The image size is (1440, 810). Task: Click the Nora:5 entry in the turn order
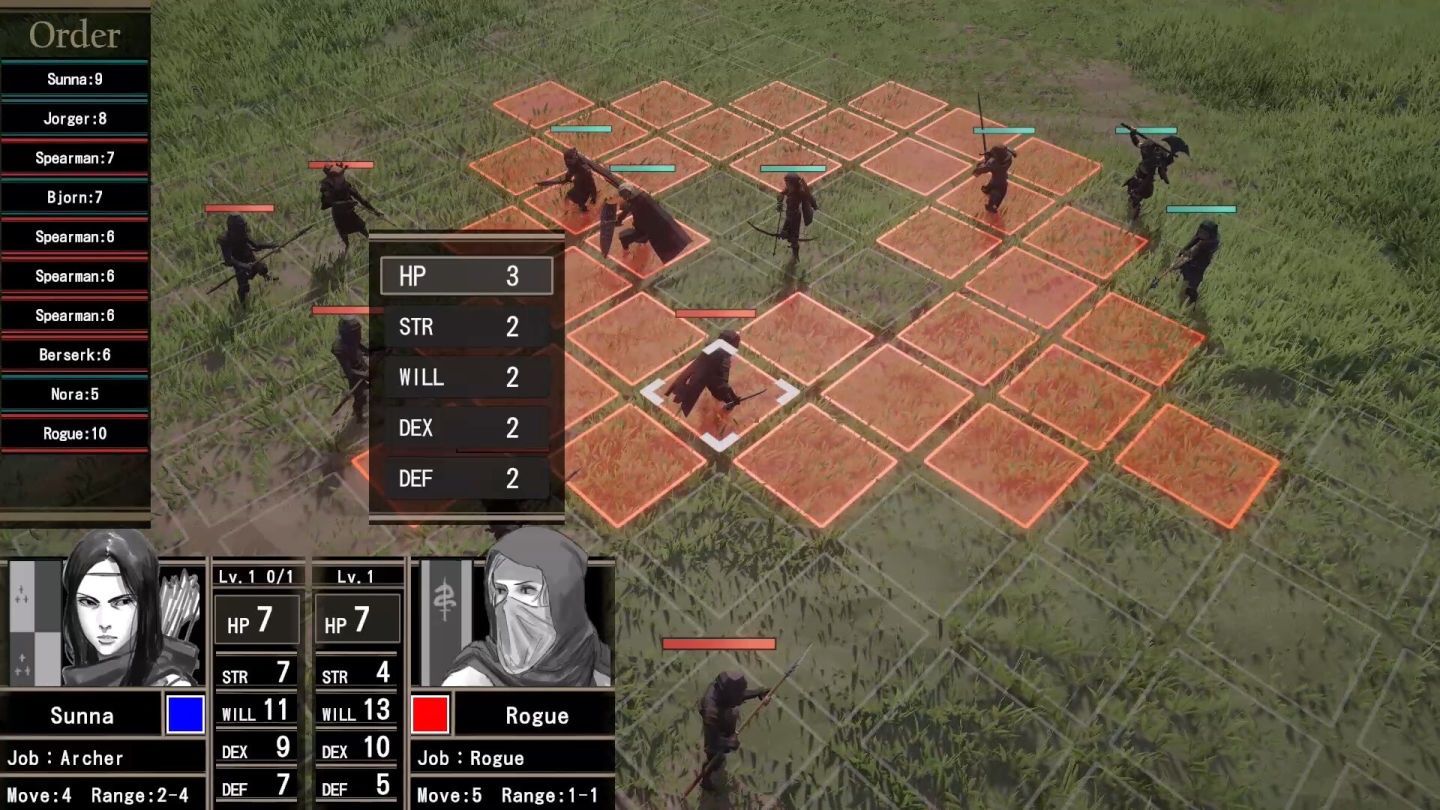75,394
